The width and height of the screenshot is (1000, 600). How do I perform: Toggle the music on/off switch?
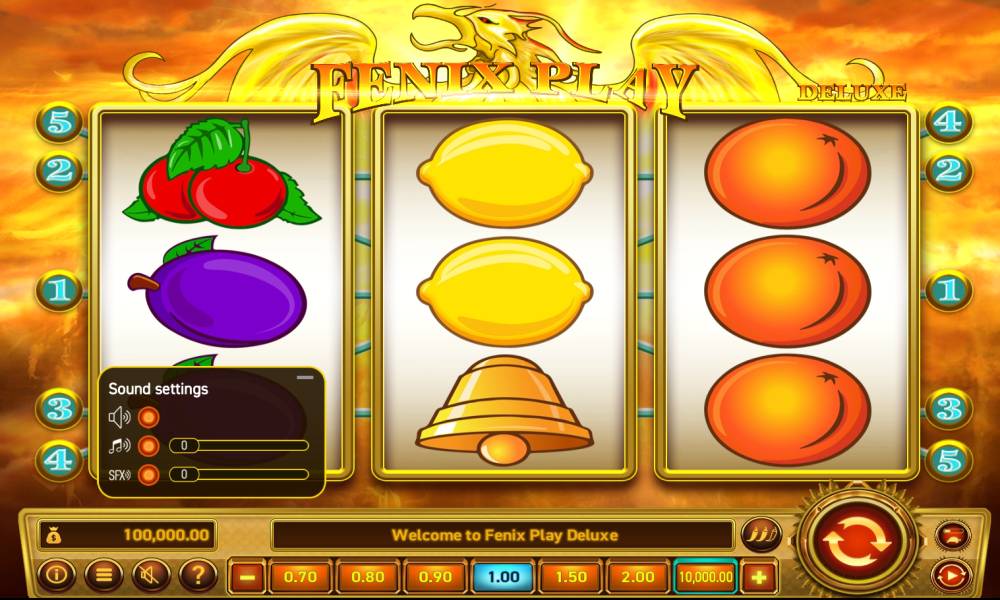(x=149, y=446)
